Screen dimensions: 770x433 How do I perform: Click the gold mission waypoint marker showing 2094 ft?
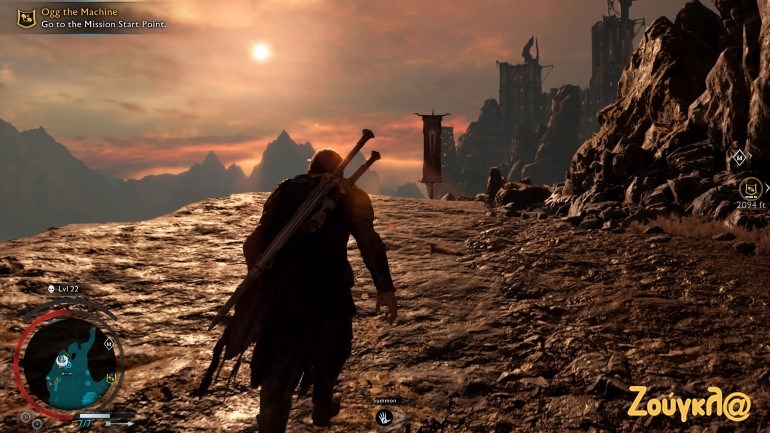(x=749, y=187)
